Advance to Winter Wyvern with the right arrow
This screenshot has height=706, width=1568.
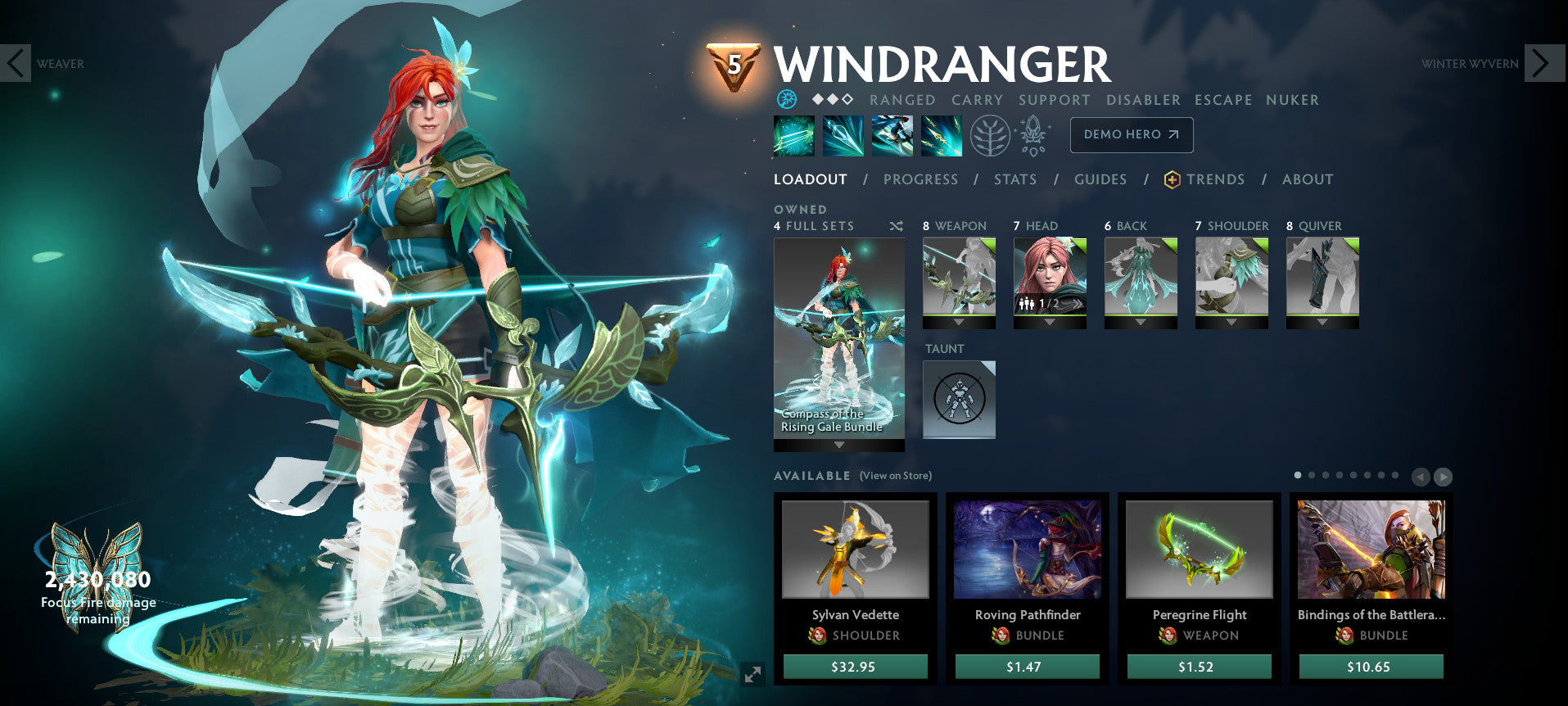(x=1540, y=63)
